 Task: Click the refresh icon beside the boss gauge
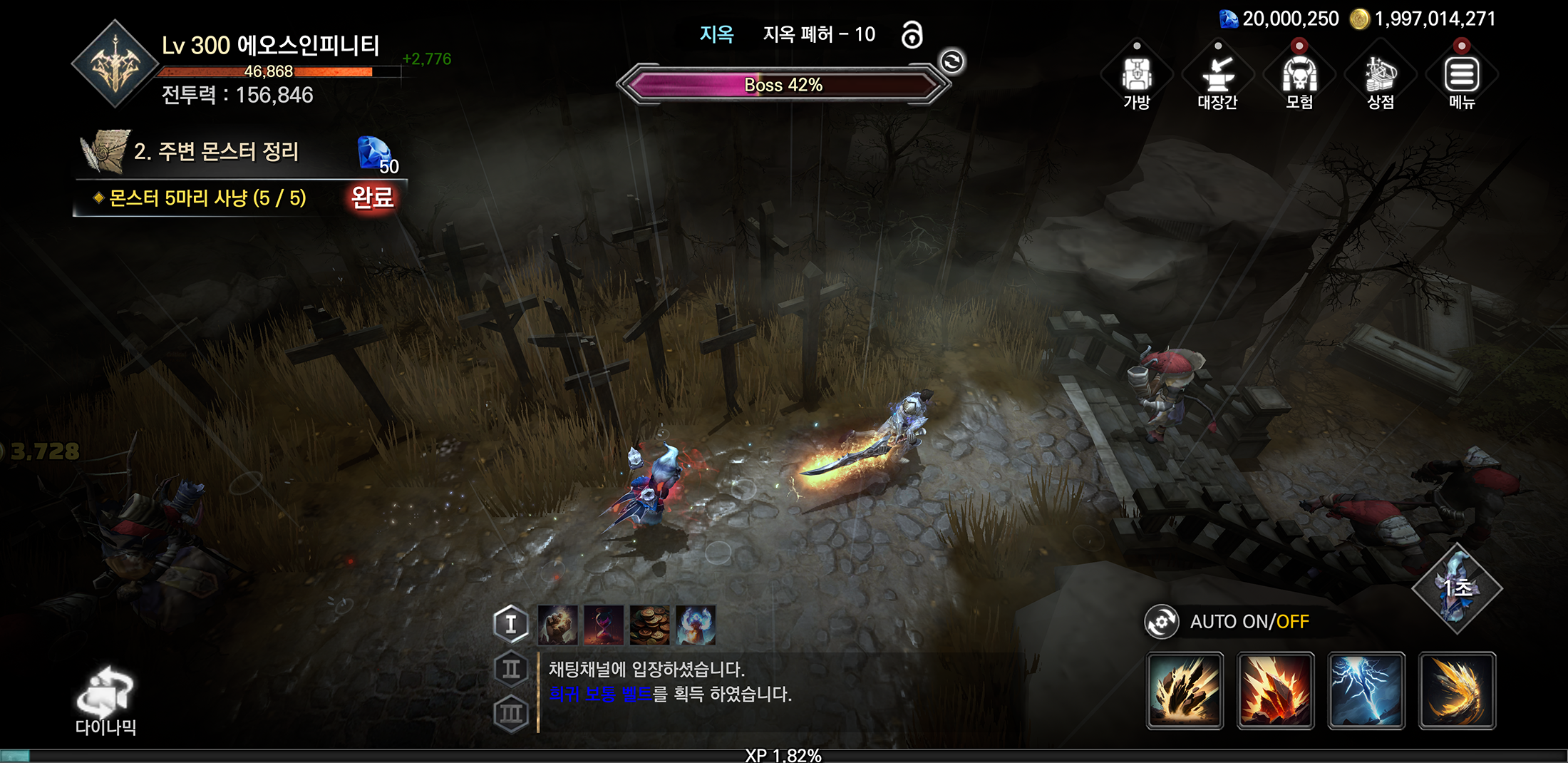[952, 62]
